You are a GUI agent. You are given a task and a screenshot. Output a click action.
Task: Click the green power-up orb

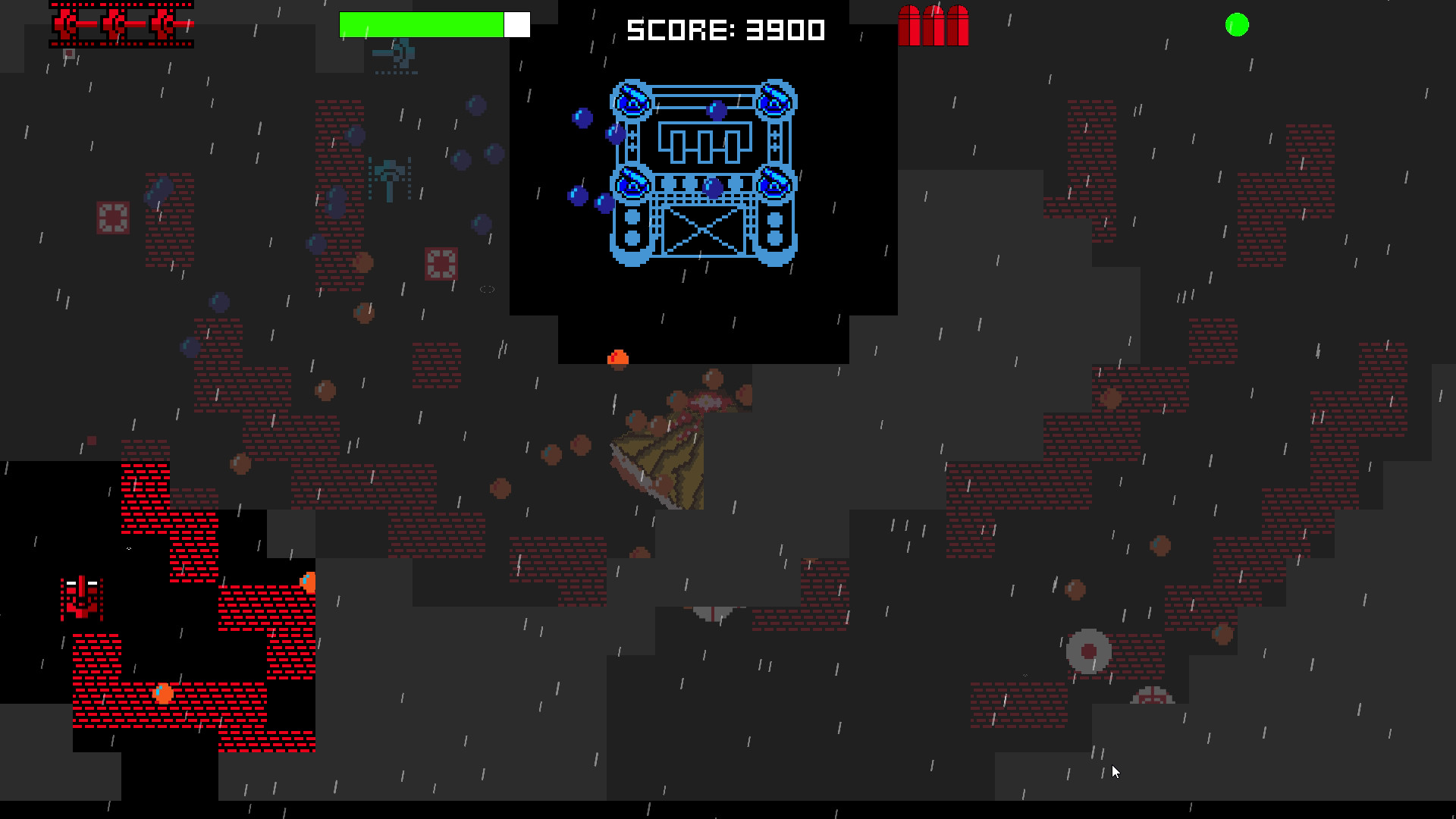(1236, 25)
